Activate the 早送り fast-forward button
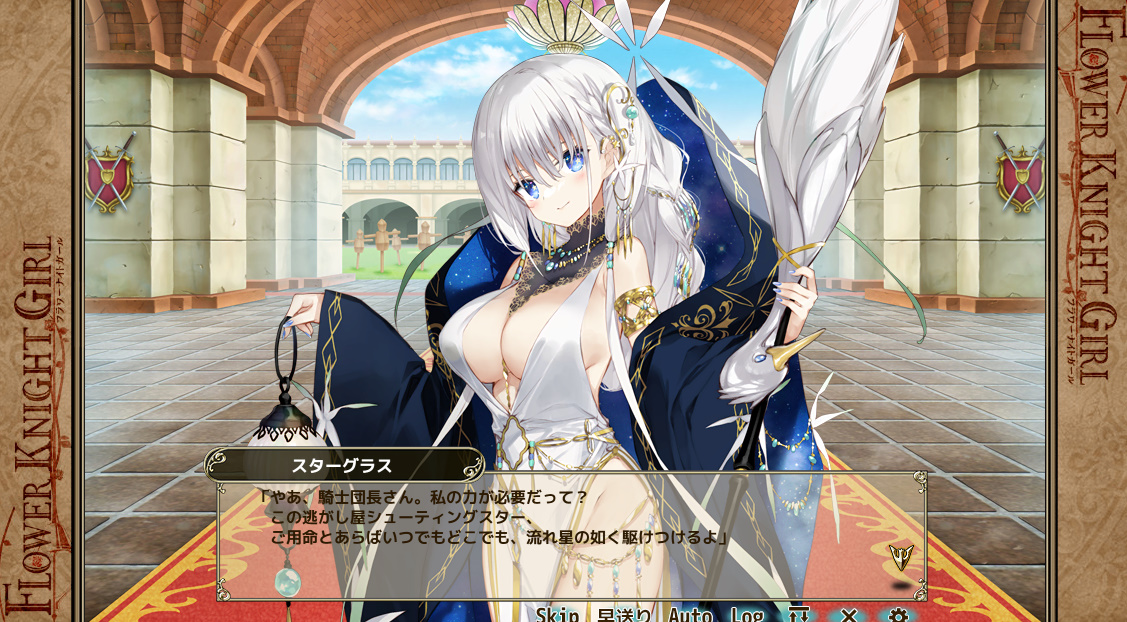The image size is (1127, 622). coord(625,614)
